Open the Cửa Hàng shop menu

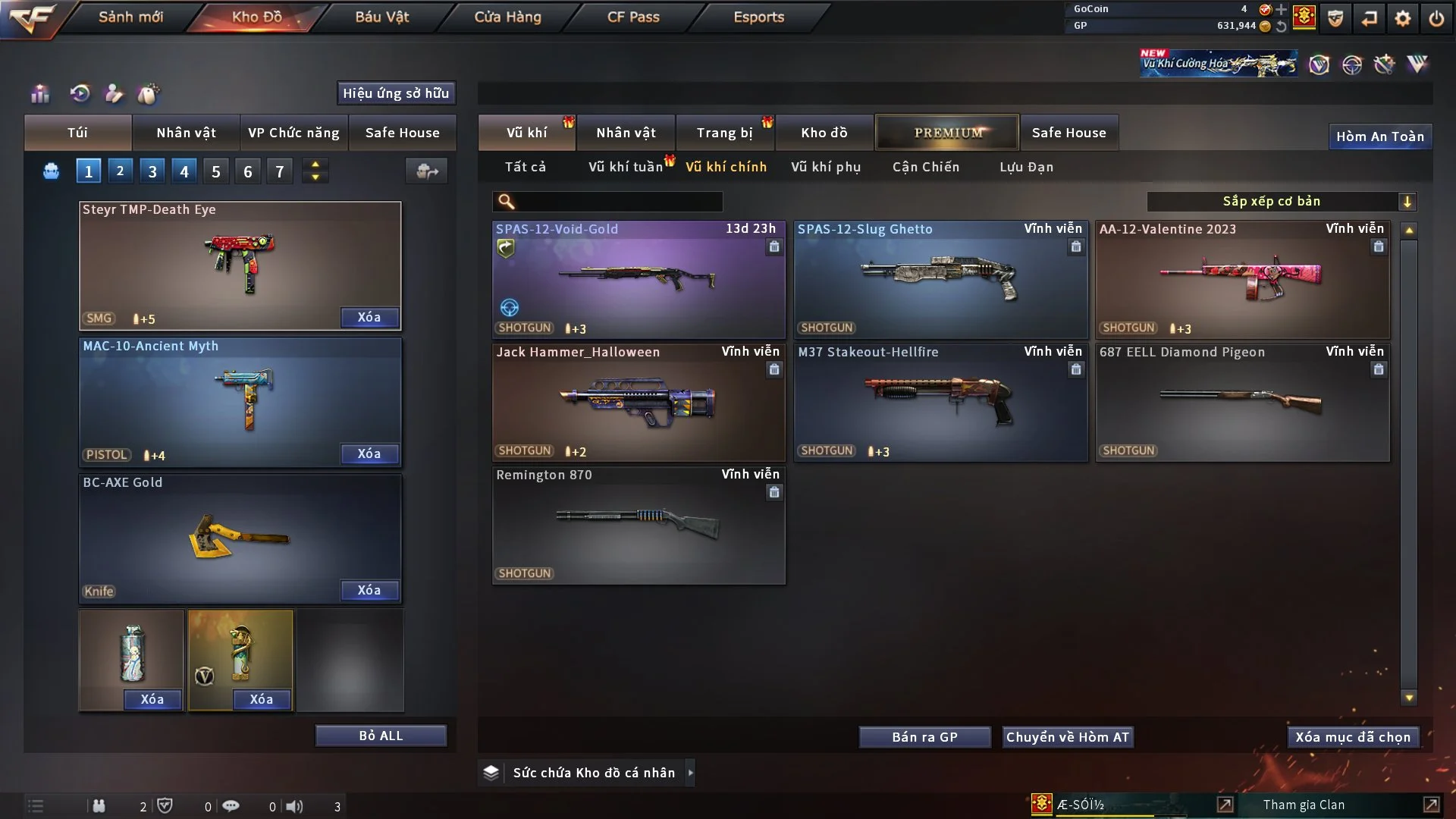(507, 17)
